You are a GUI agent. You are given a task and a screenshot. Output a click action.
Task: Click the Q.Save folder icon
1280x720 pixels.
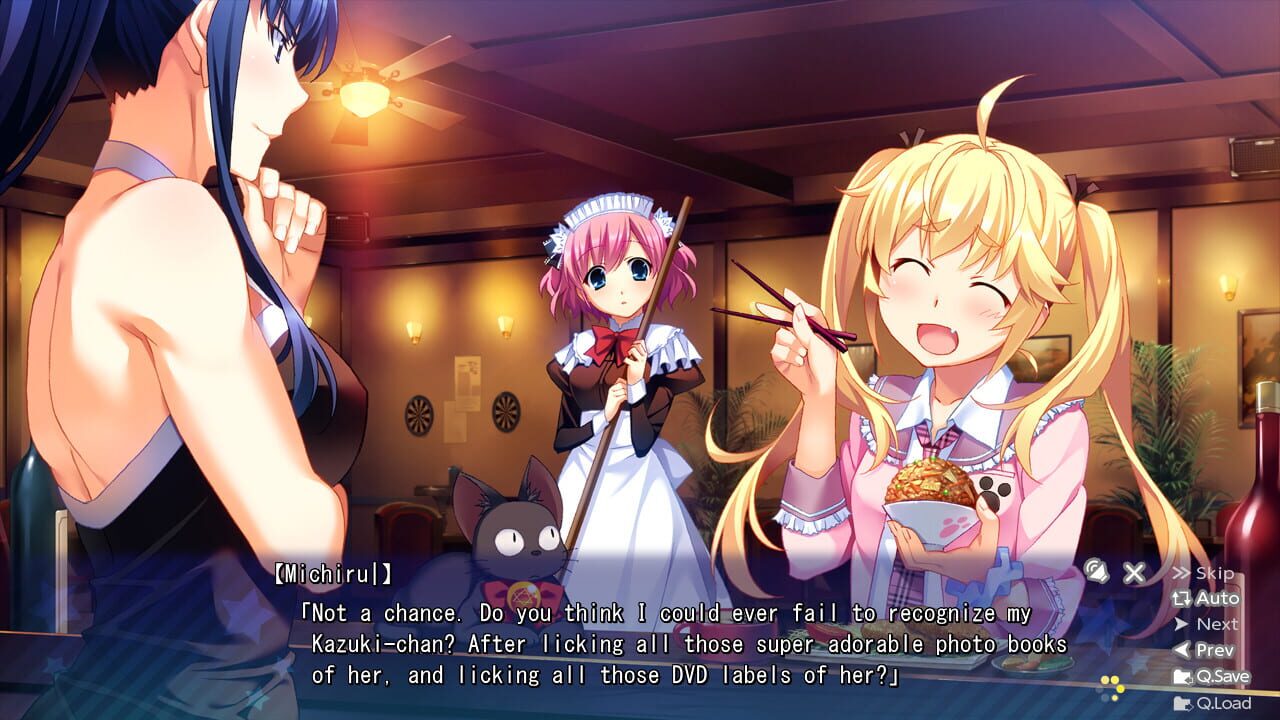1183,676
